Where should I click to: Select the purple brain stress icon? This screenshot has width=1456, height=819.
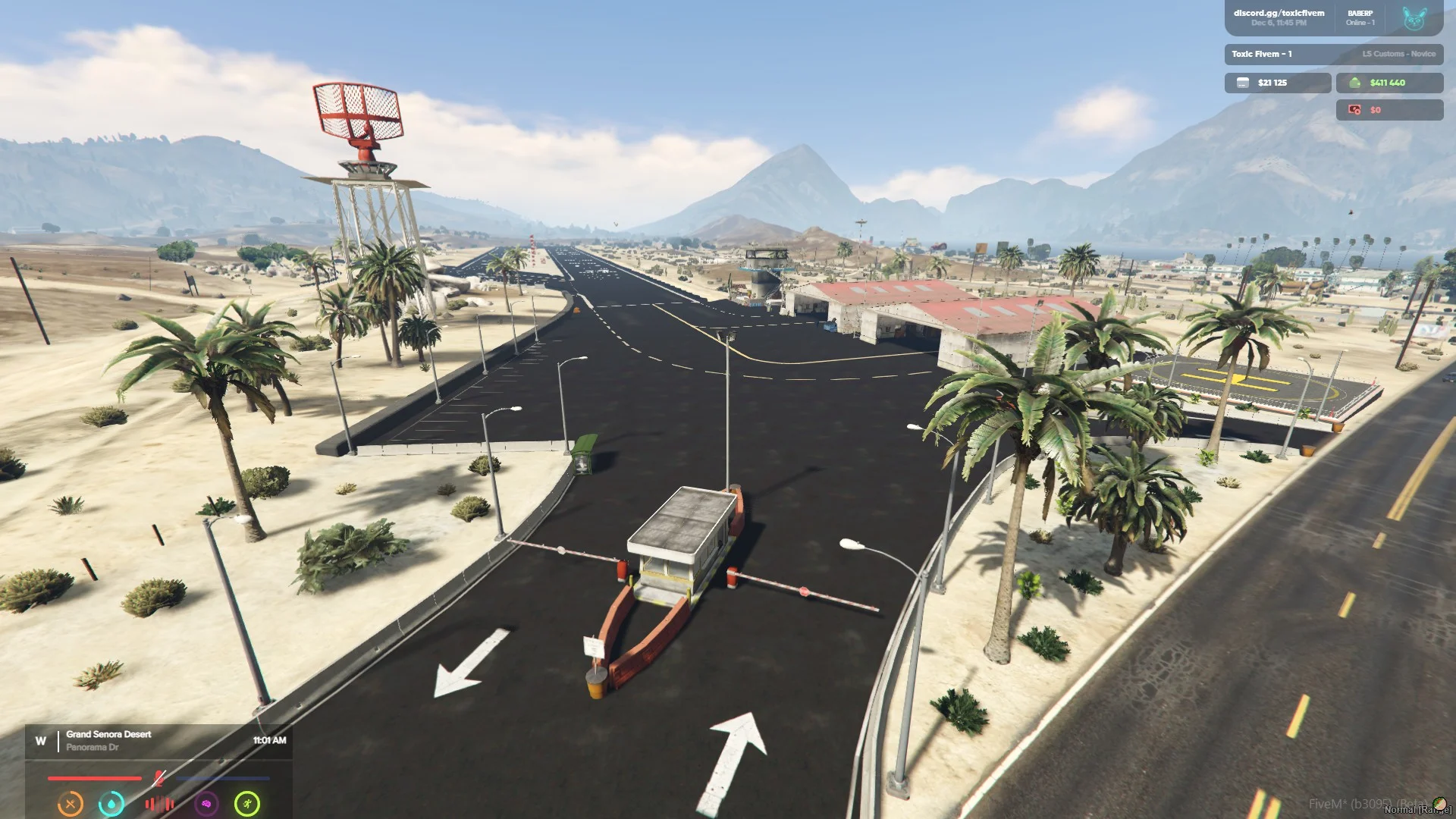coord(206,803)
